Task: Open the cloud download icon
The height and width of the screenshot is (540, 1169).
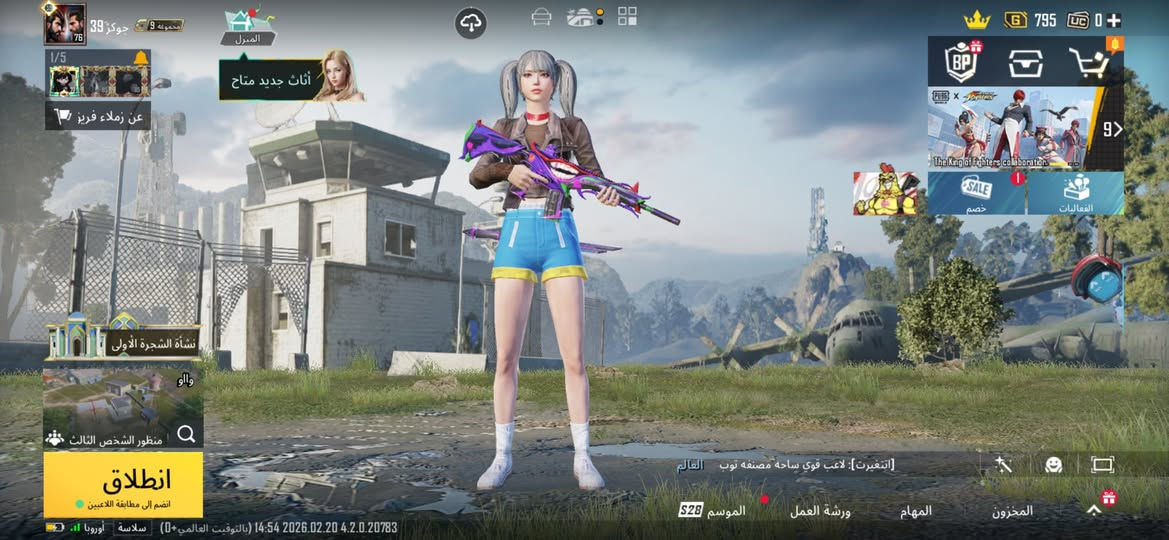Action: [x=471, y=23]
